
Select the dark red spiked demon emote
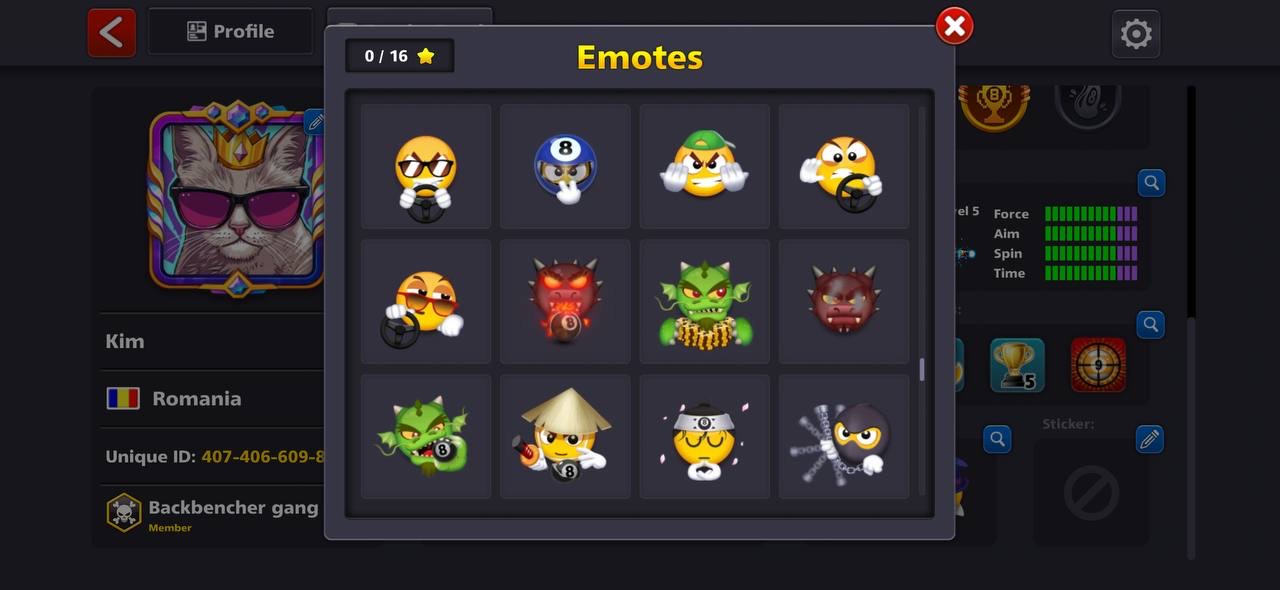click(844, 302)
